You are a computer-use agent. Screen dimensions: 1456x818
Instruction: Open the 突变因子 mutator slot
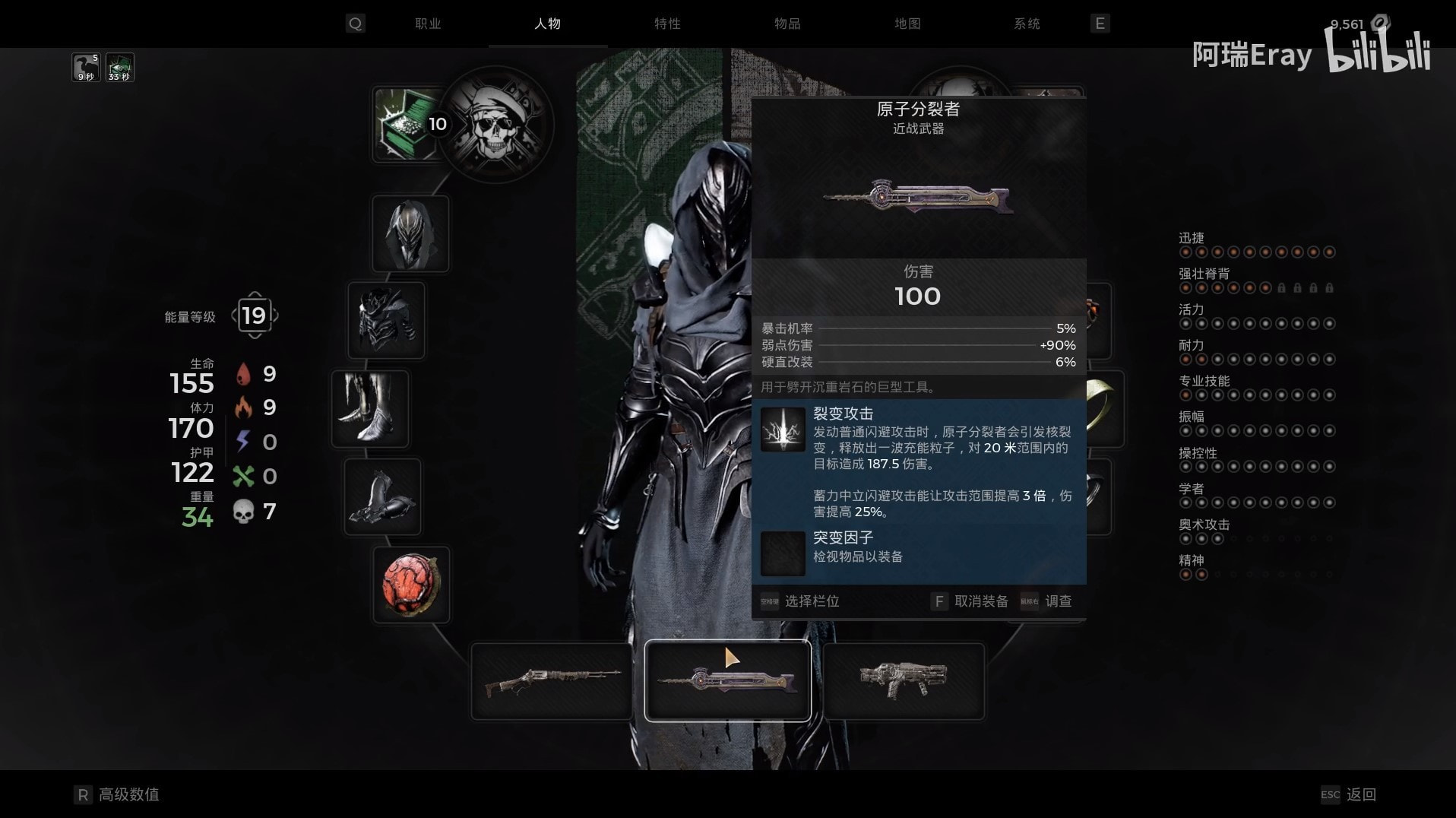(x=783, y=553)
